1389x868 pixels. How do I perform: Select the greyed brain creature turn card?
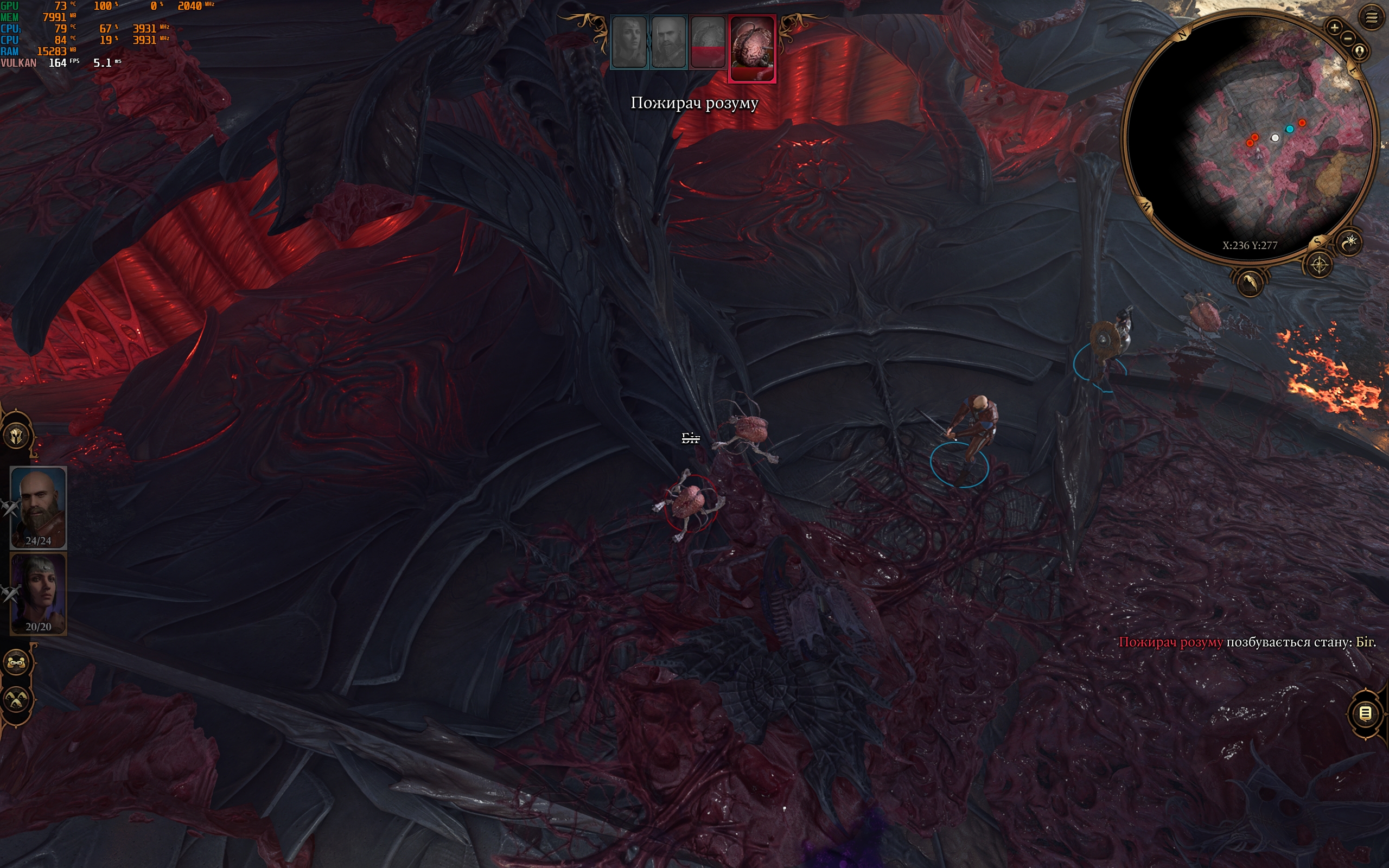pos(708,42)
